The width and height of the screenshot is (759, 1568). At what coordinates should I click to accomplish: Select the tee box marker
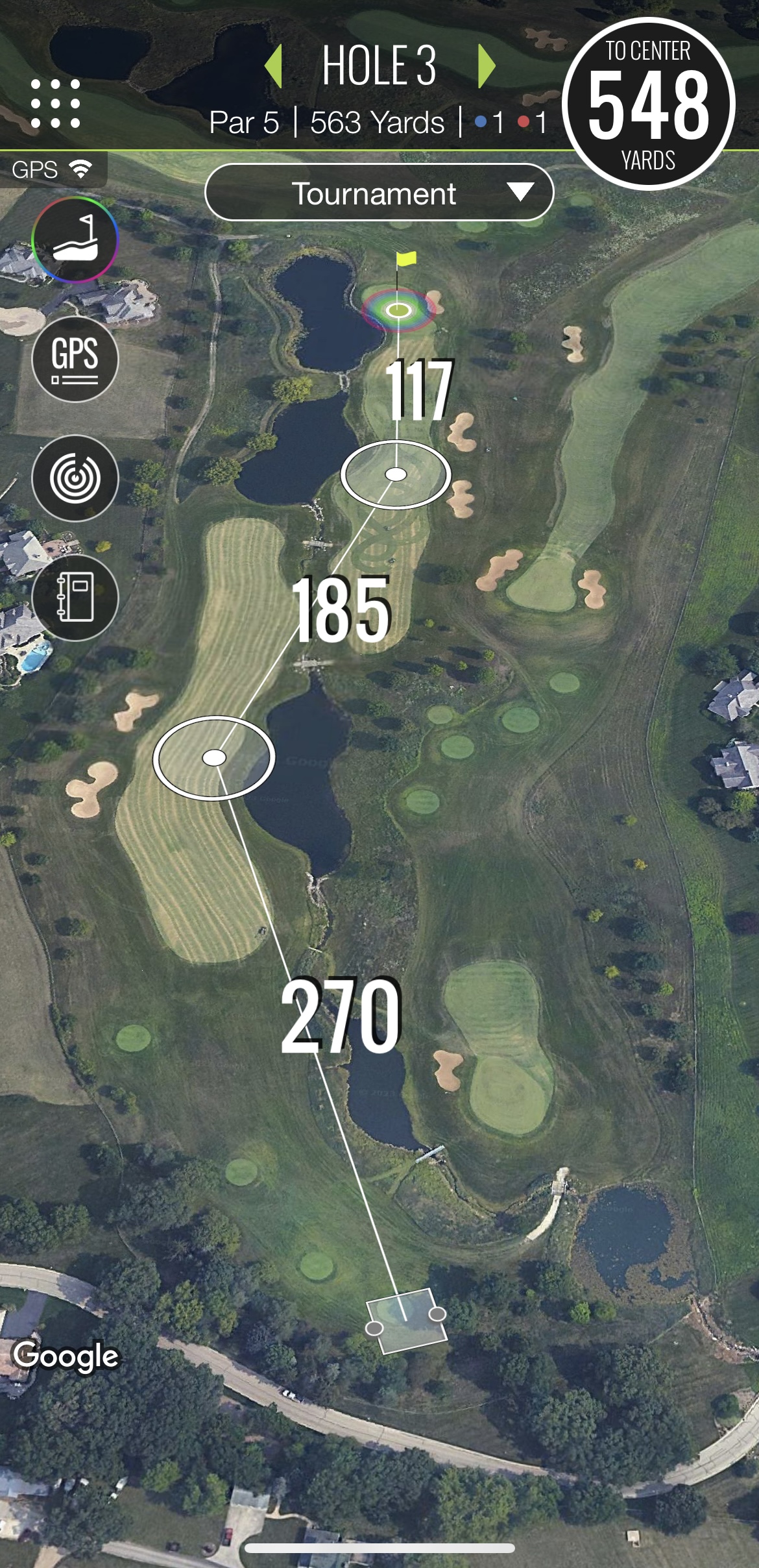point(406,1320)
